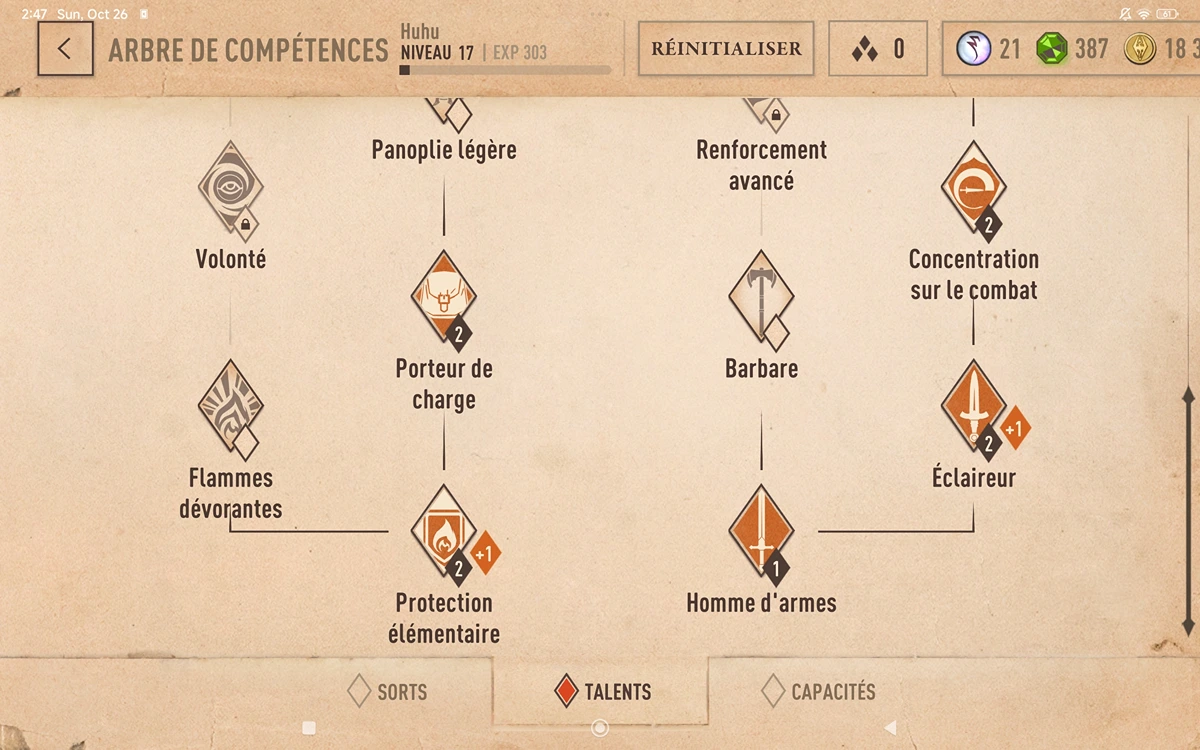Choose the Homme d'armes talent

(x=761, y=532)
